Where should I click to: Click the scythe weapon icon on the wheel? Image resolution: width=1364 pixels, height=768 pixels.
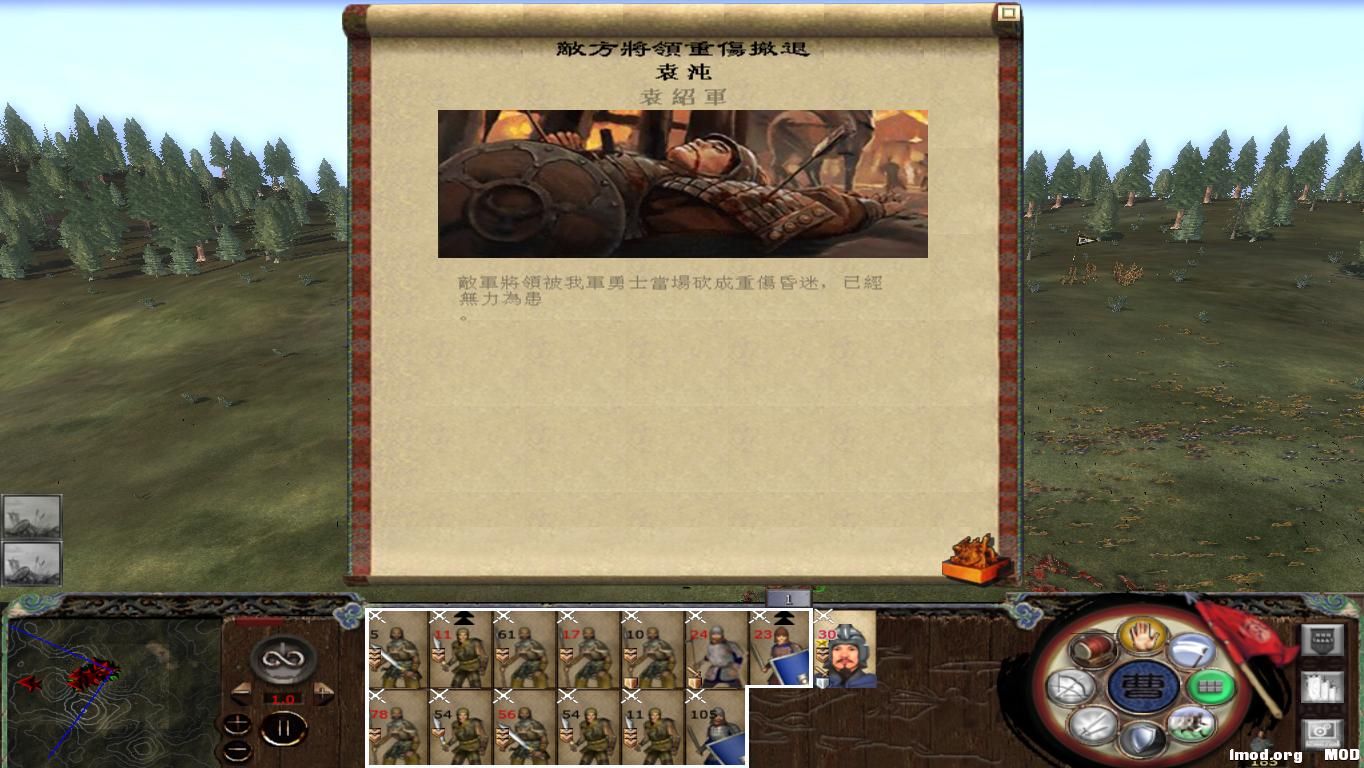(1191, 652)
